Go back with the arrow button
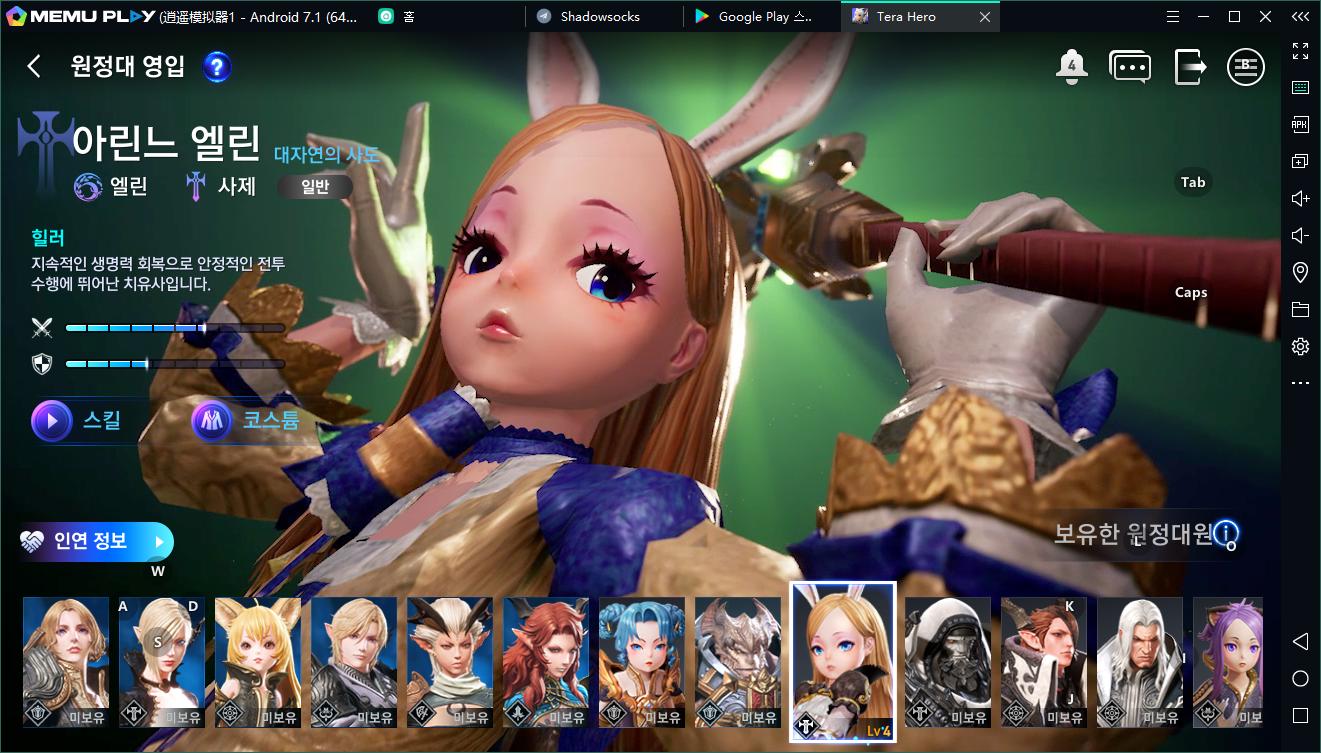The height and width of the screenshot is (753, 1321). [34, 67]
